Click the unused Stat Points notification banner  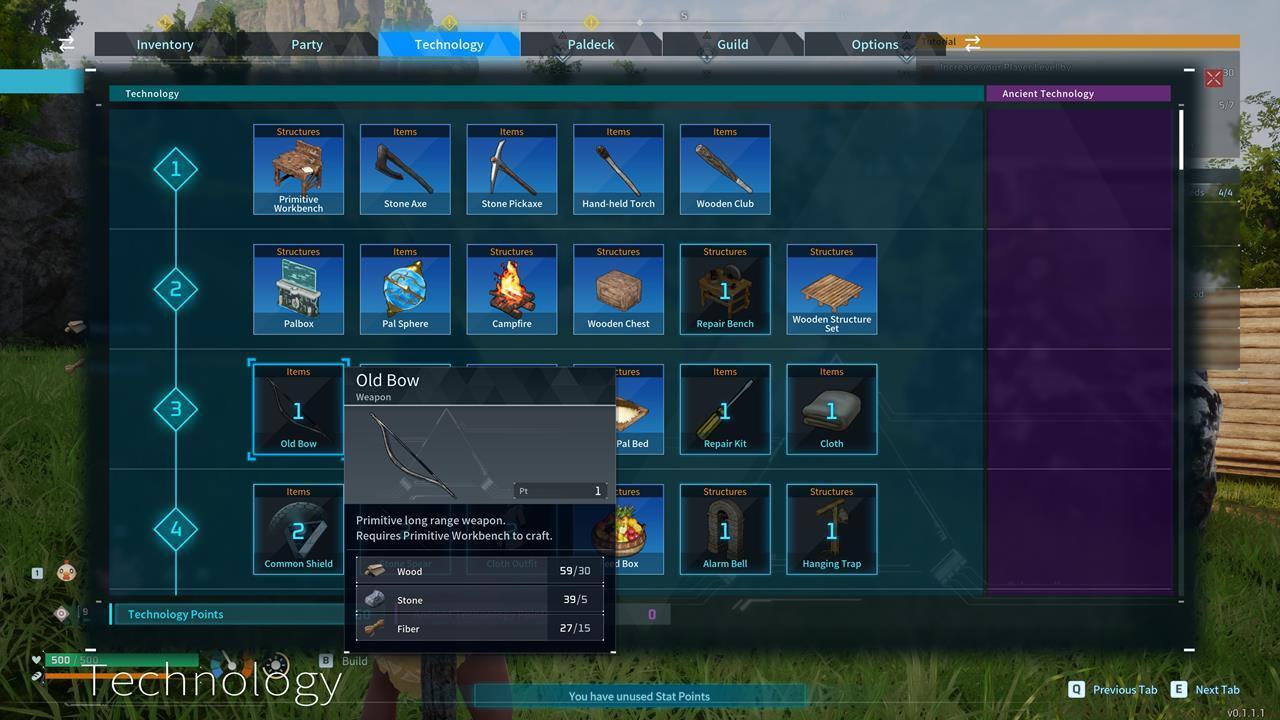tap(640, 696)
